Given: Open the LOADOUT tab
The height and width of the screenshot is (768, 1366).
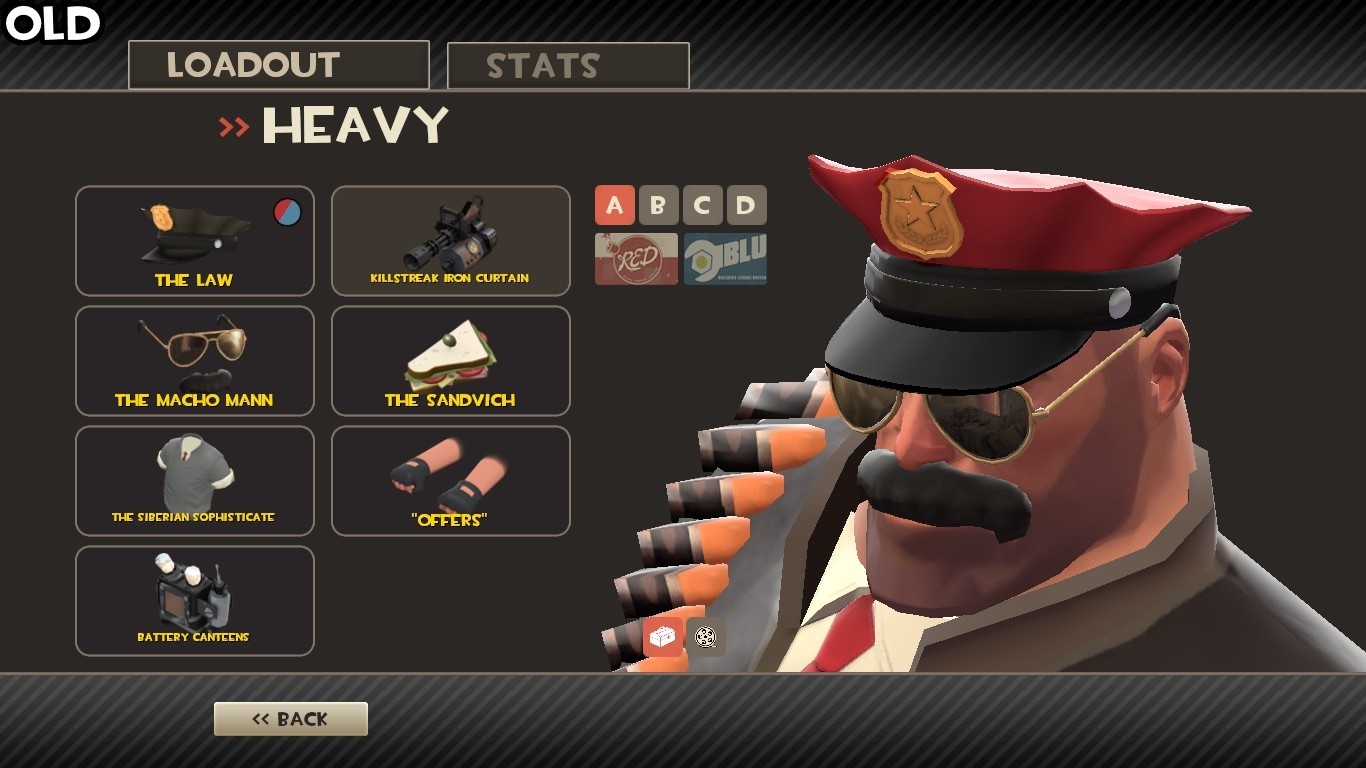Looking at the screenshot, I should pyautogui.click(x=278, y=64).
